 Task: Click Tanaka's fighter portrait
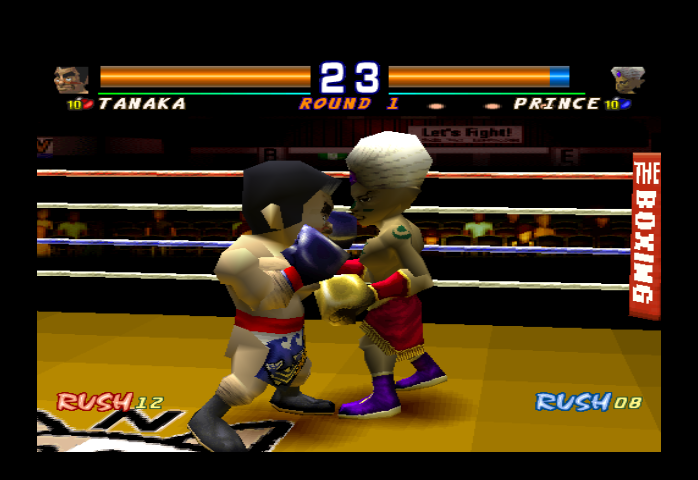[71, 80]
